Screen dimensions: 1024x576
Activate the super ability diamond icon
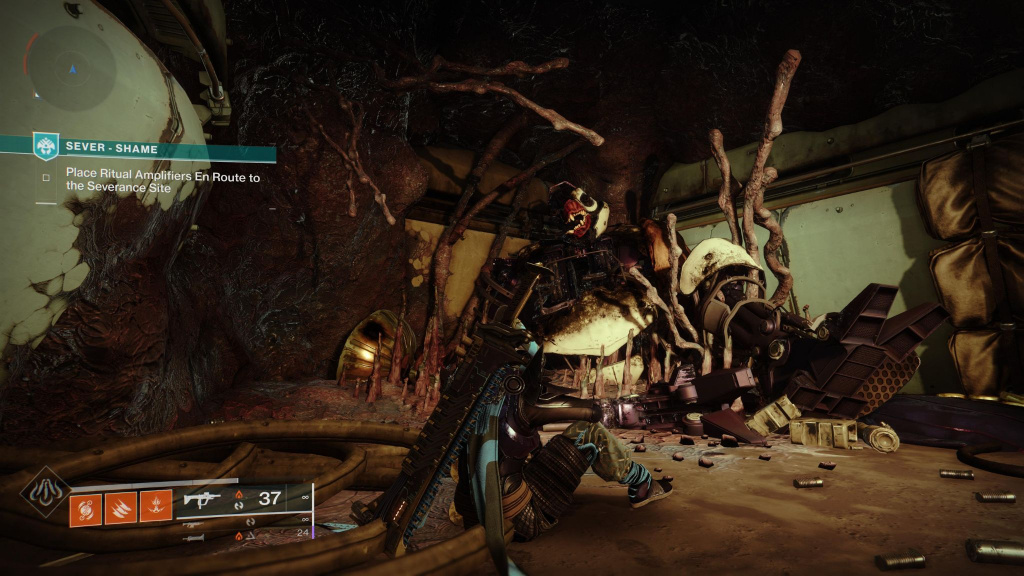tap(45, 493)
